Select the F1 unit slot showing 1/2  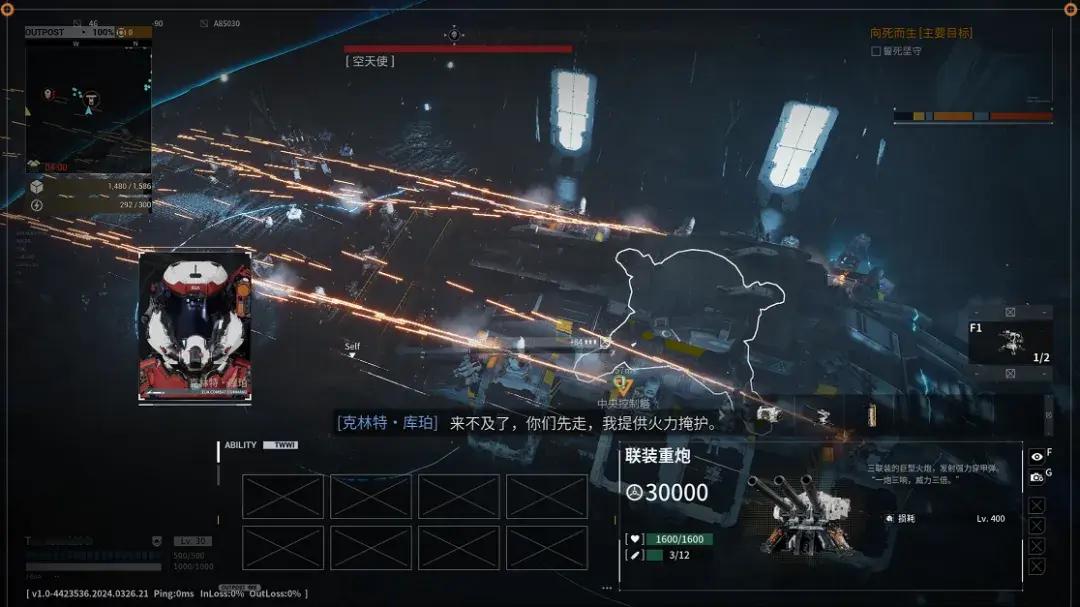[1010, 342]
